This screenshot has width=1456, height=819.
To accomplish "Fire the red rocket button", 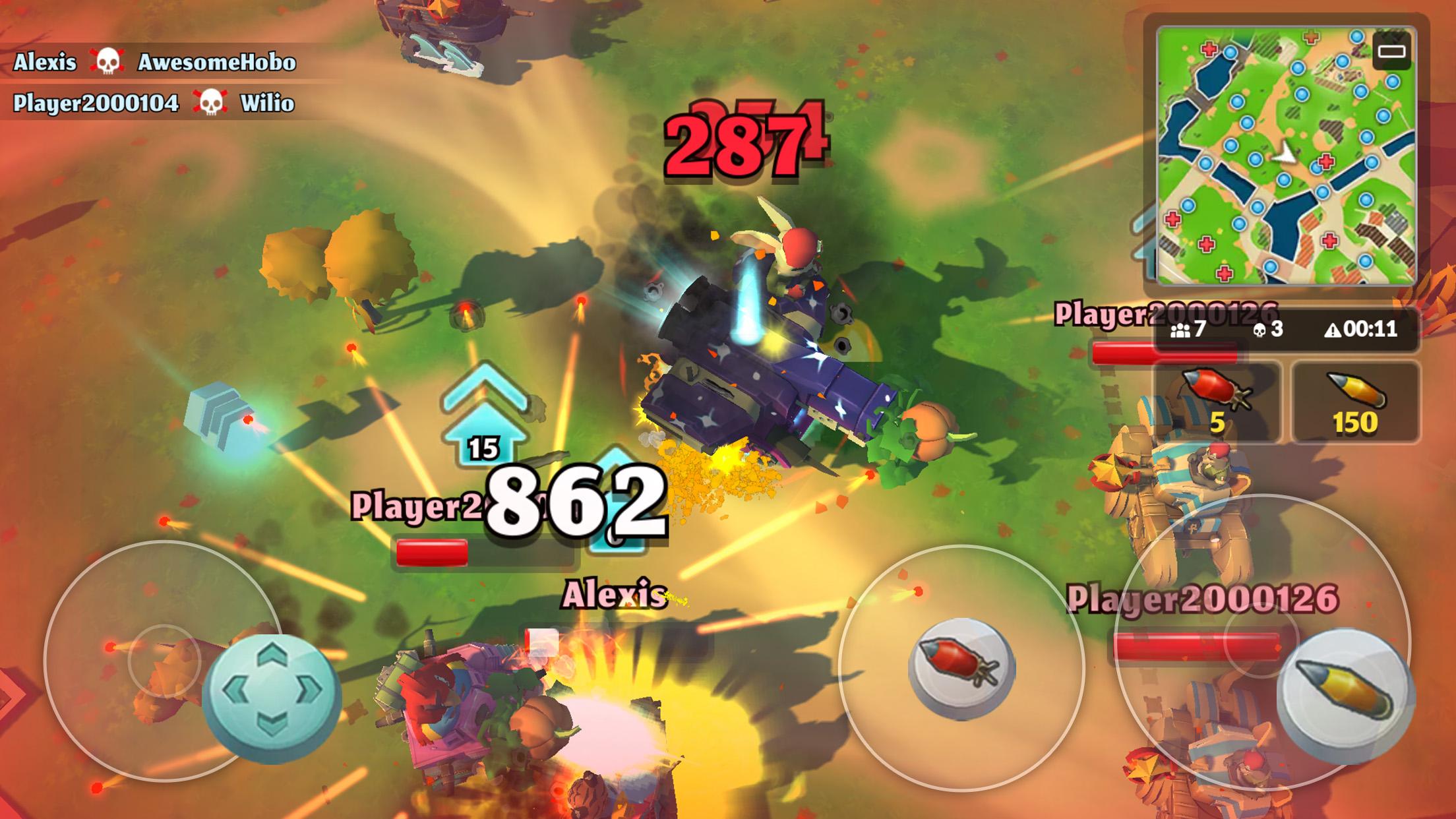I will 961,668.
